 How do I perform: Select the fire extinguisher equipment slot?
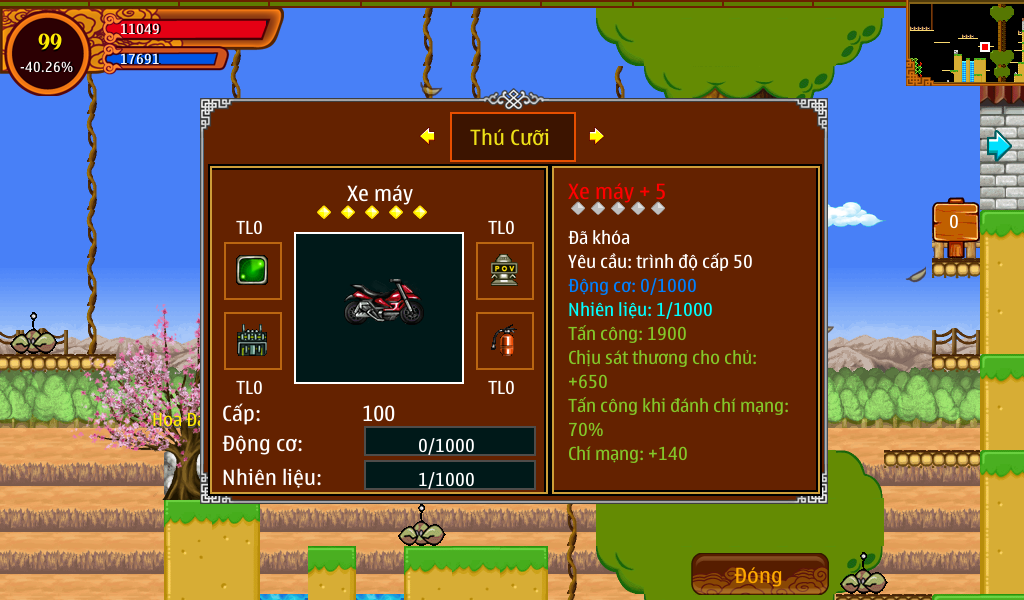click(504, 341)
